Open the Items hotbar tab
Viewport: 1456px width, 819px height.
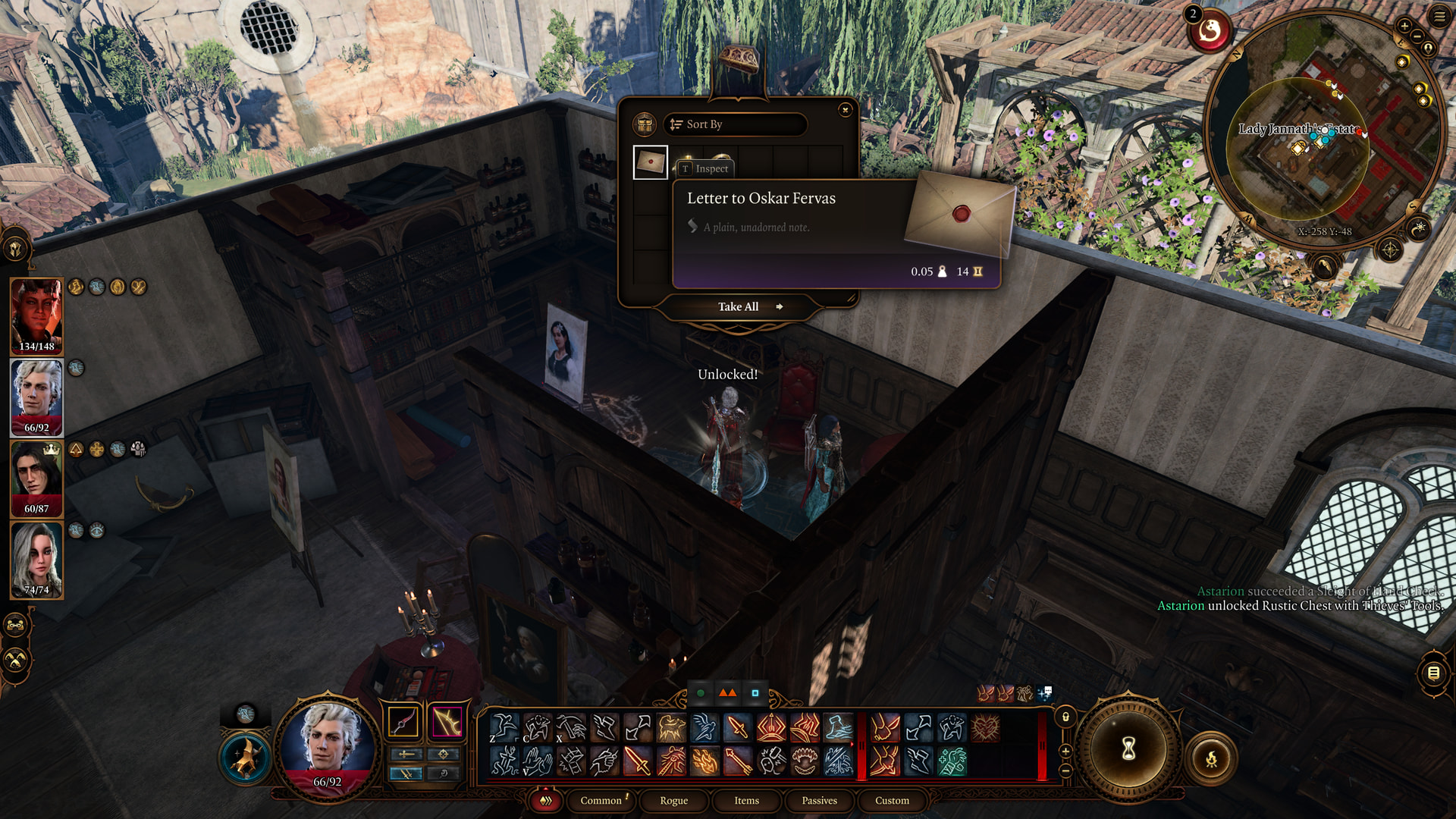[746, 800]
